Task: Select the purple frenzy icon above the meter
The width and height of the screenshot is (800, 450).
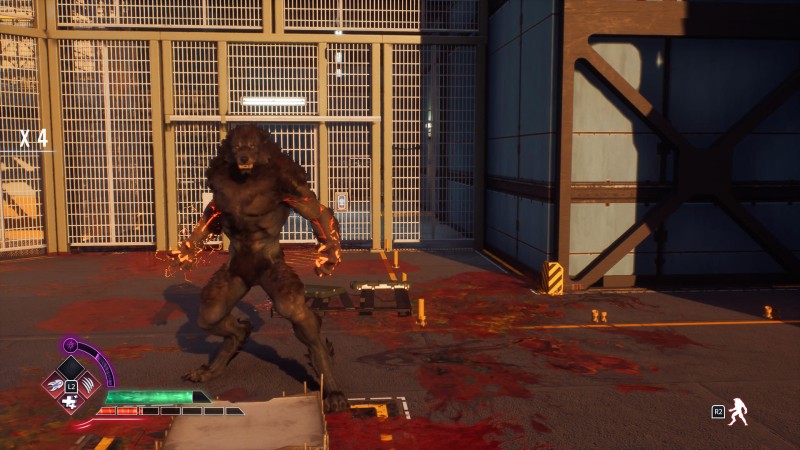Action: click(x=70, y=345)
